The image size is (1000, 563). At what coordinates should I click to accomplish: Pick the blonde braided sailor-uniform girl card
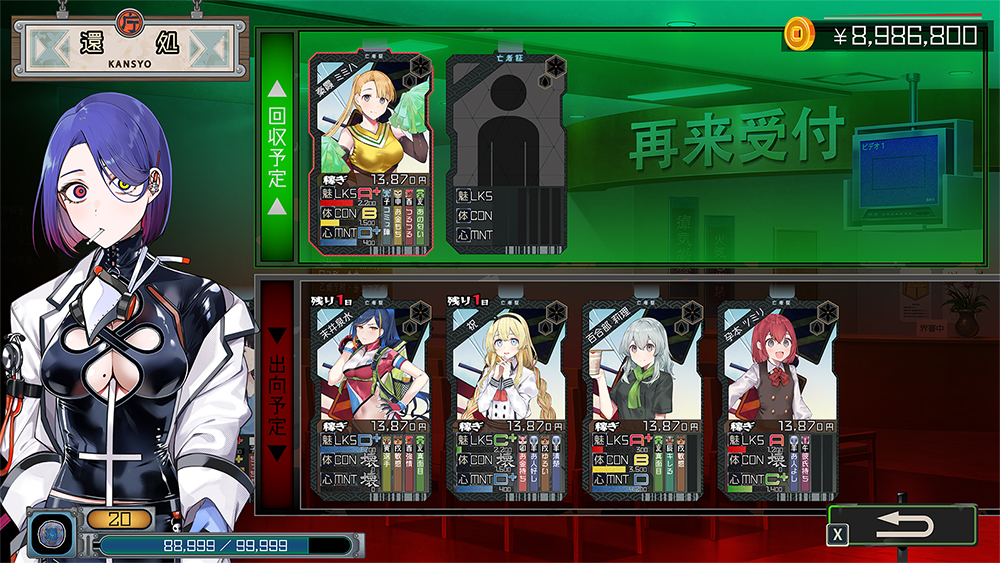pyautogui.click(x=507, y=395)
